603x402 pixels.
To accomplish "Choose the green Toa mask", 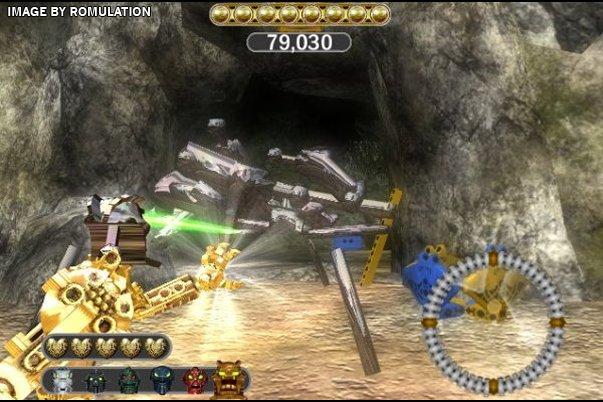I will coord(129,381).
